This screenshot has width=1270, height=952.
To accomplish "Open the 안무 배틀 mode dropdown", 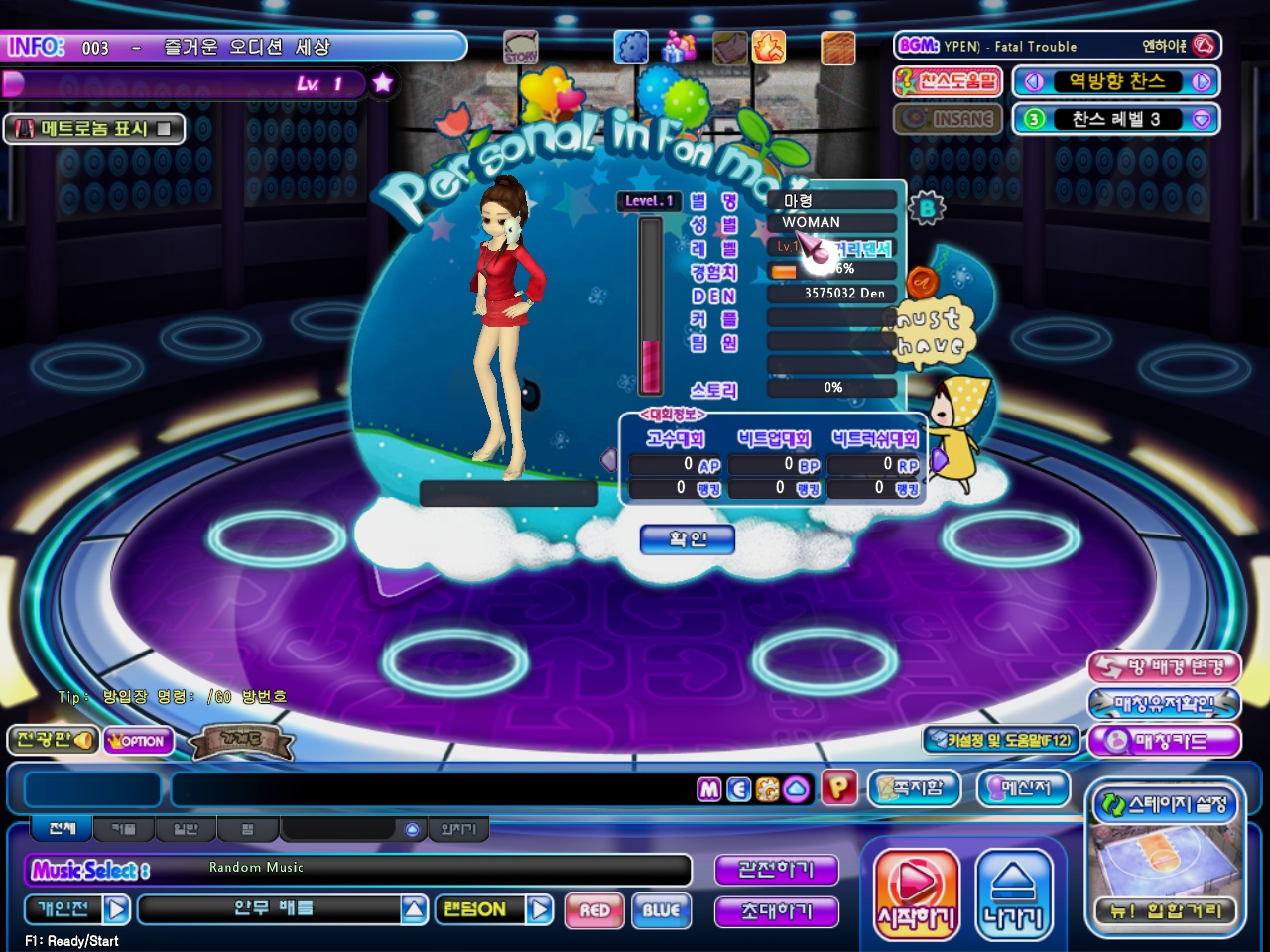I will 414,909.
